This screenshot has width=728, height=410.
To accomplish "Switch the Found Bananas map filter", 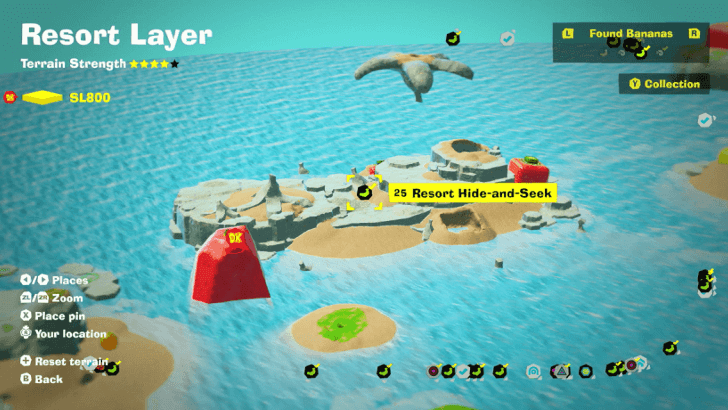I will point(631,33).
